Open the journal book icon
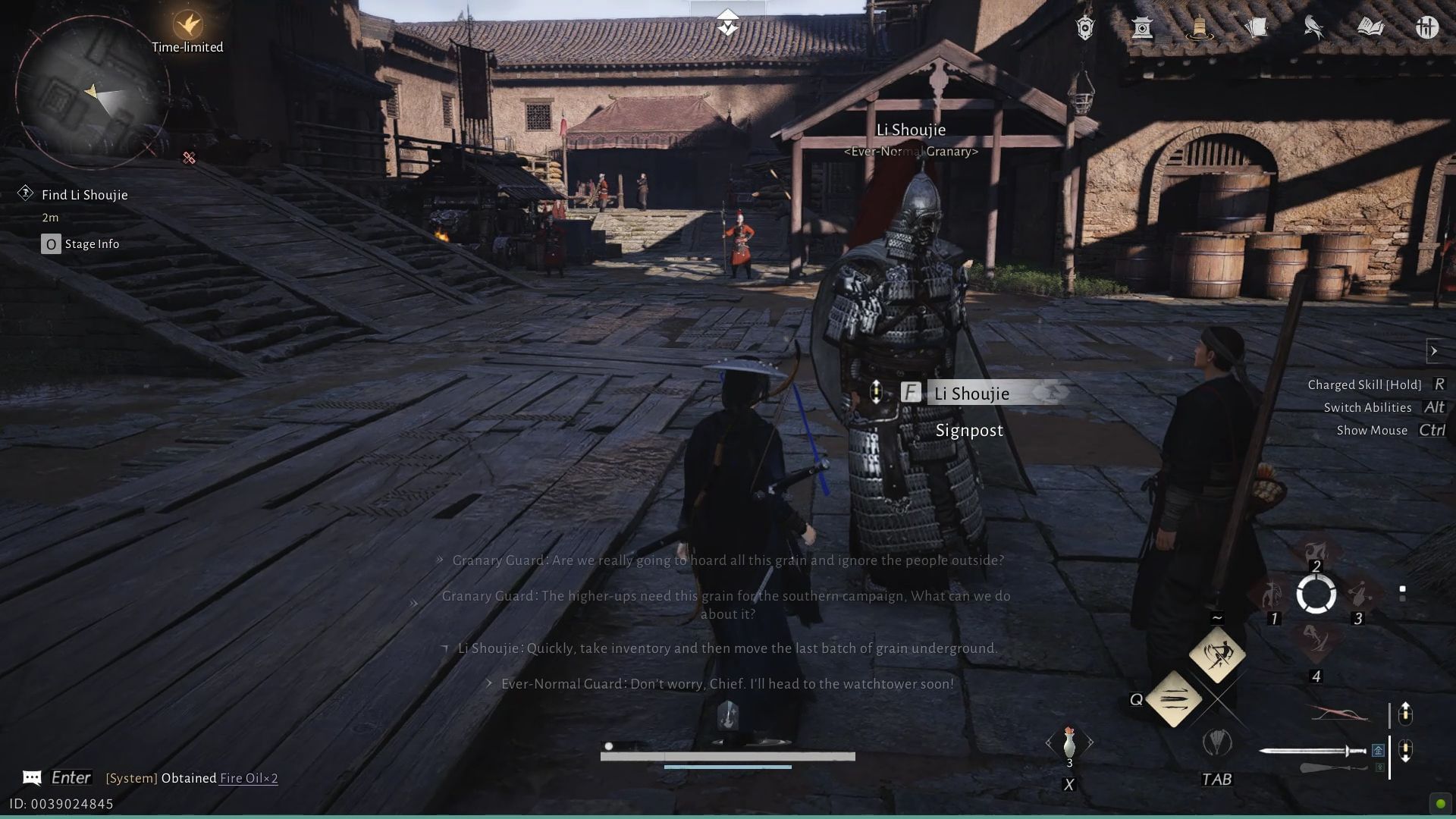1456x819 pixels. click(1370, 27)
